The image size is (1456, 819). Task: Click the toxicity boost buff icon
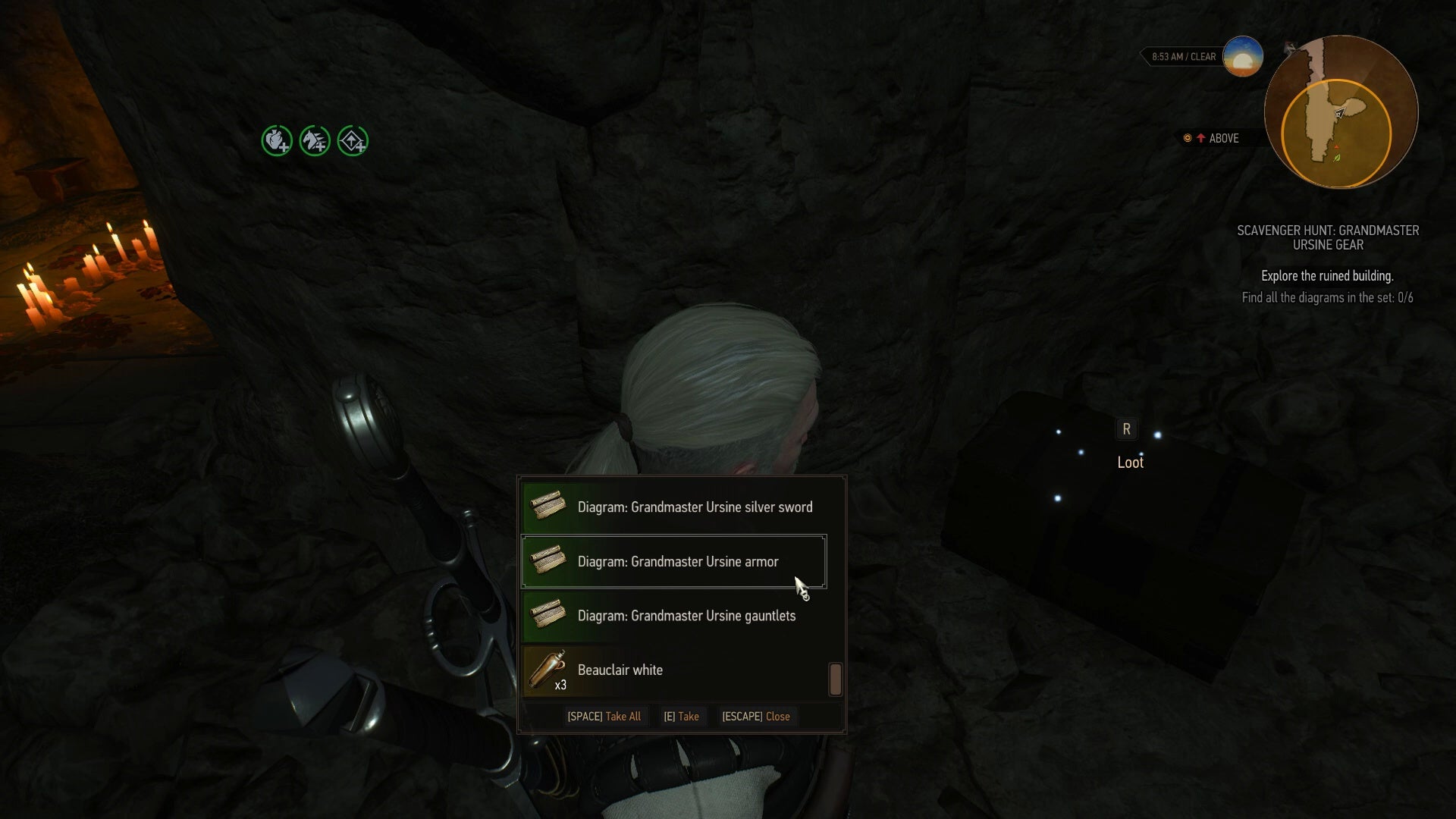pos(353,140)
